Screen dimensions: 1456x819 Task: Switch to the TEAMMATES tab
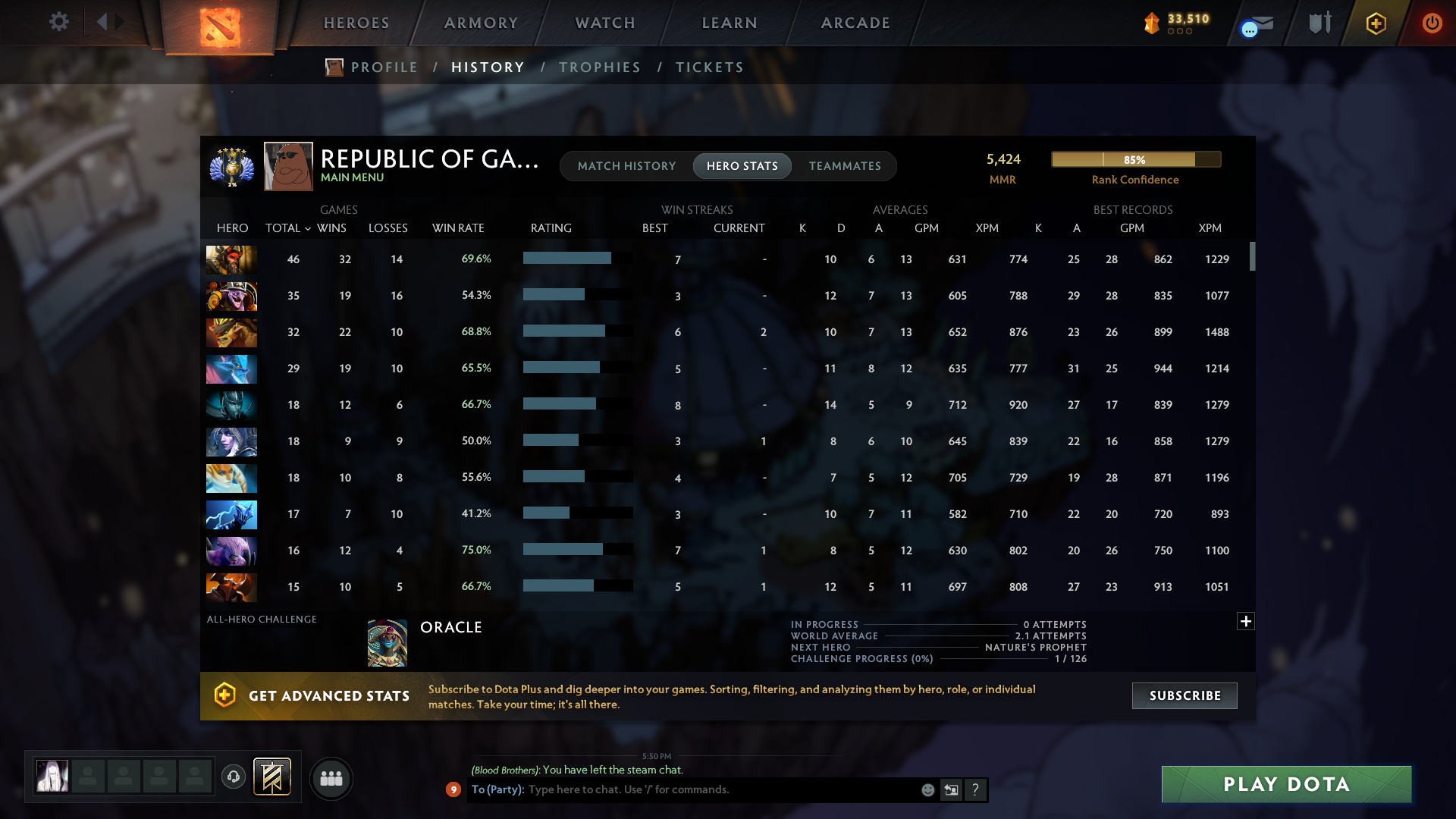(844, 165)
